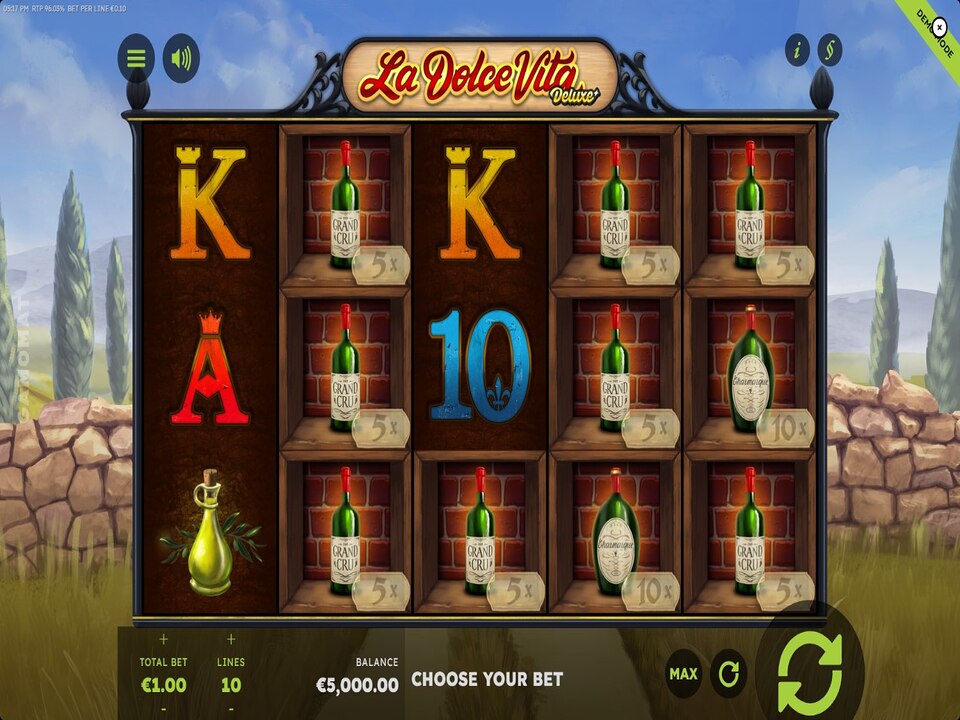The height and width of the screenshot is (720, 960).
Task: Increase the number of lines
Action: tap(231, 639)
